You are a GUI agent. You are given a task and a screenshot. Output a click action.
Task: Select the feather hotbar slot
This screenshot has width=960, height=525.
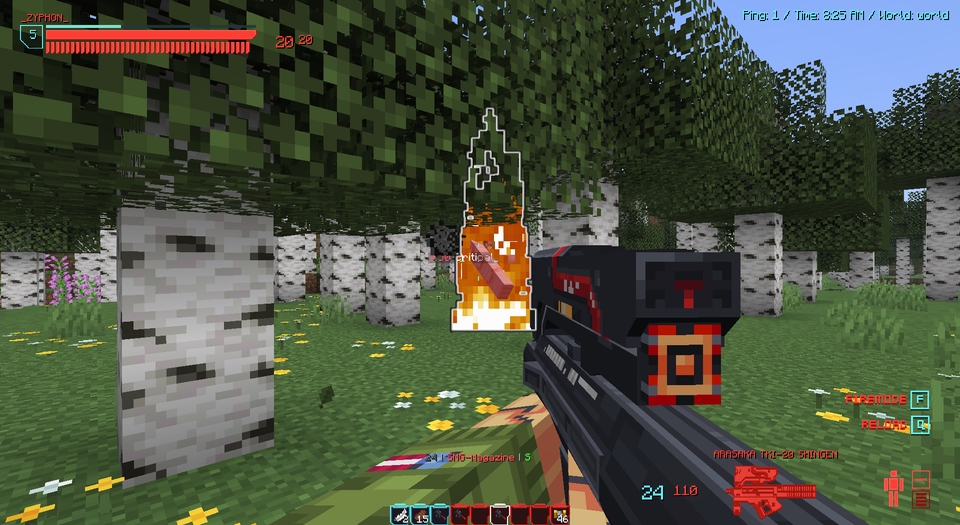(x=400, y=515)
